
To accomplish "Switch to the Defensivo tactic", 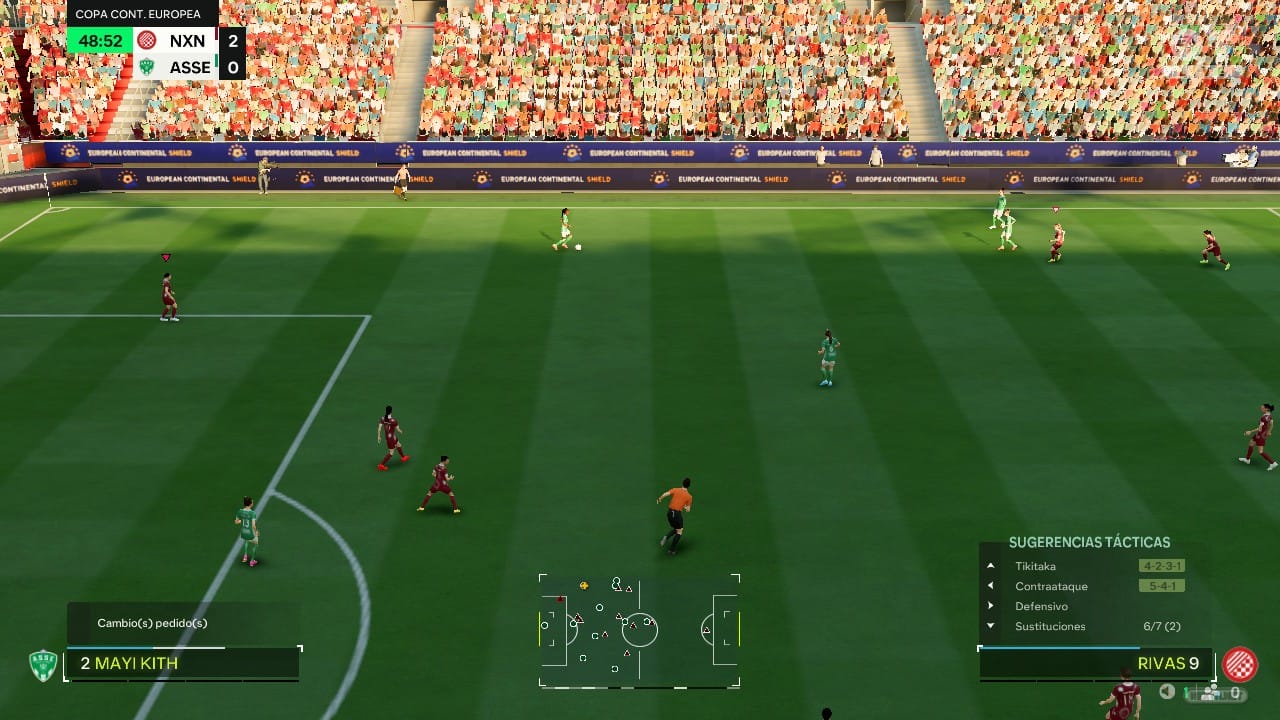I will 1041,606.
